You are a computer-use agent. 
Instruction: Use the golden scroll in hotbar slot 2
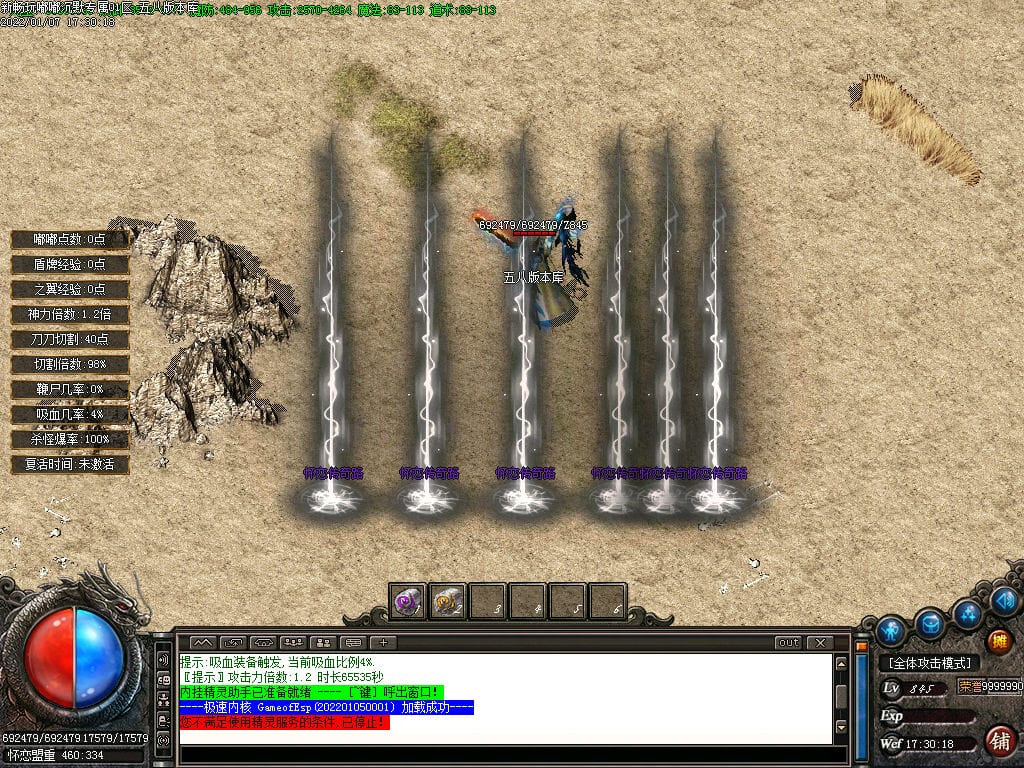tap(447, 601)
